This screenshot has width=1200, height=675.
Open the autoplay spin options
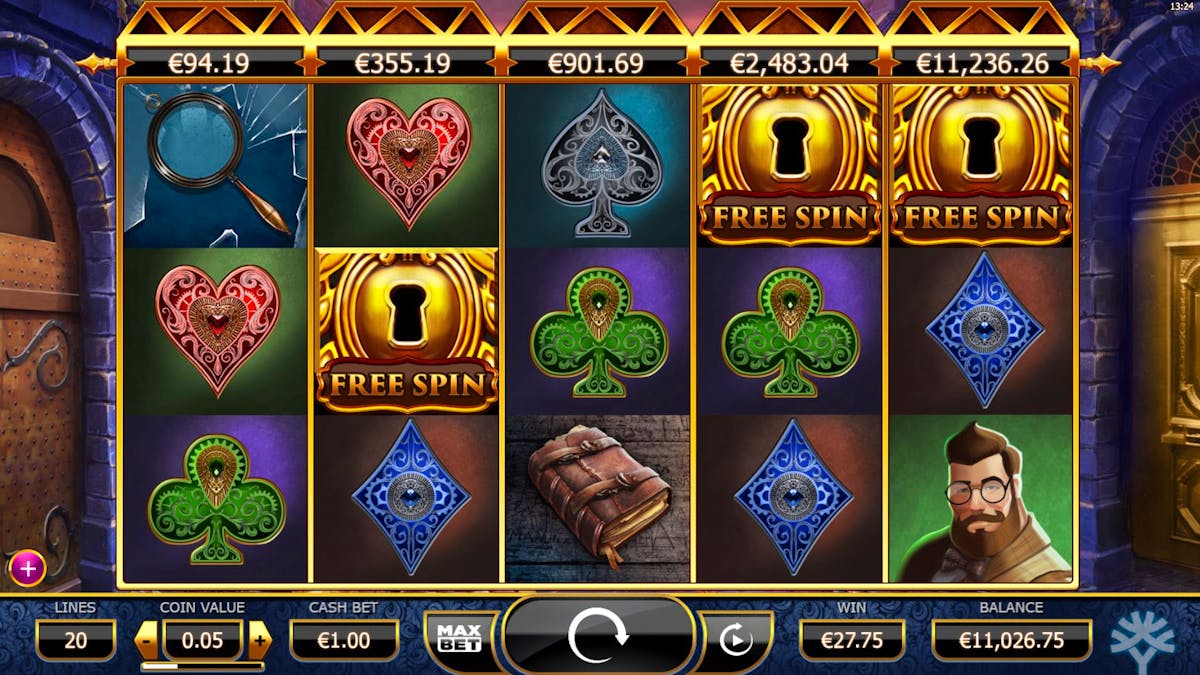(735, 638)
